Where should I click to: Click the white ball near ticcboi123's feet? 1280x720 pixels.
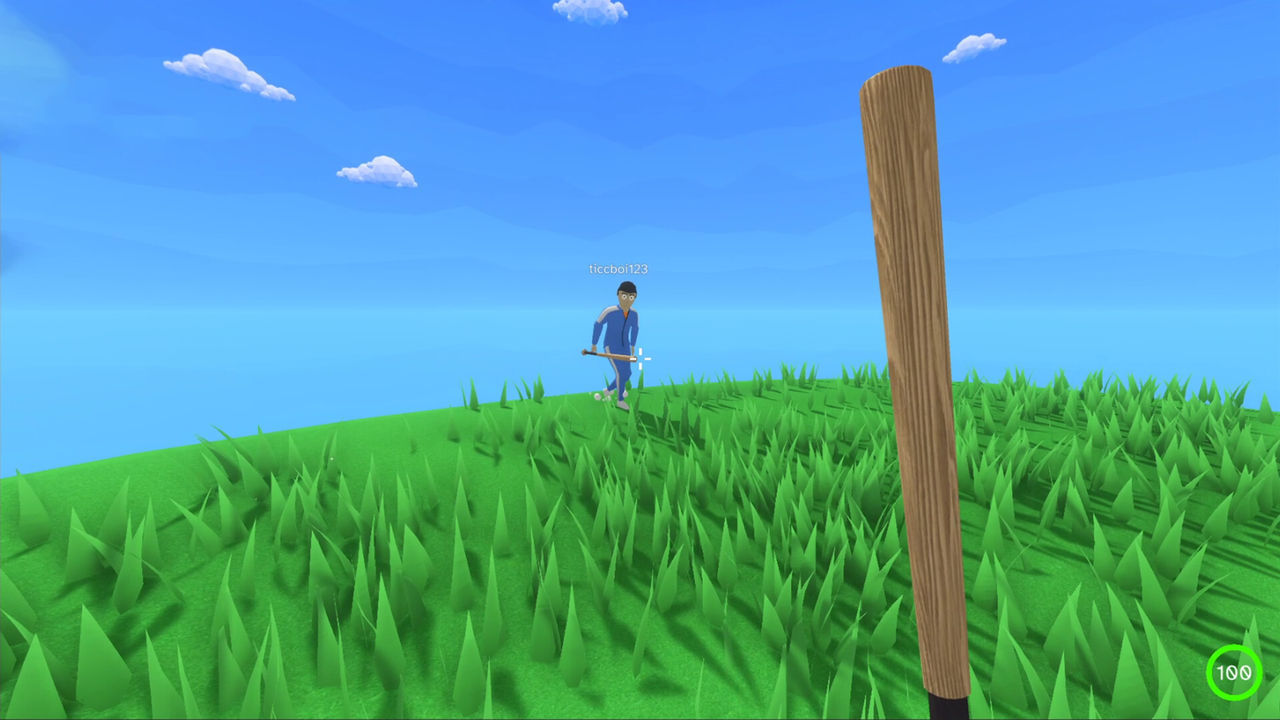click(596, 394)
